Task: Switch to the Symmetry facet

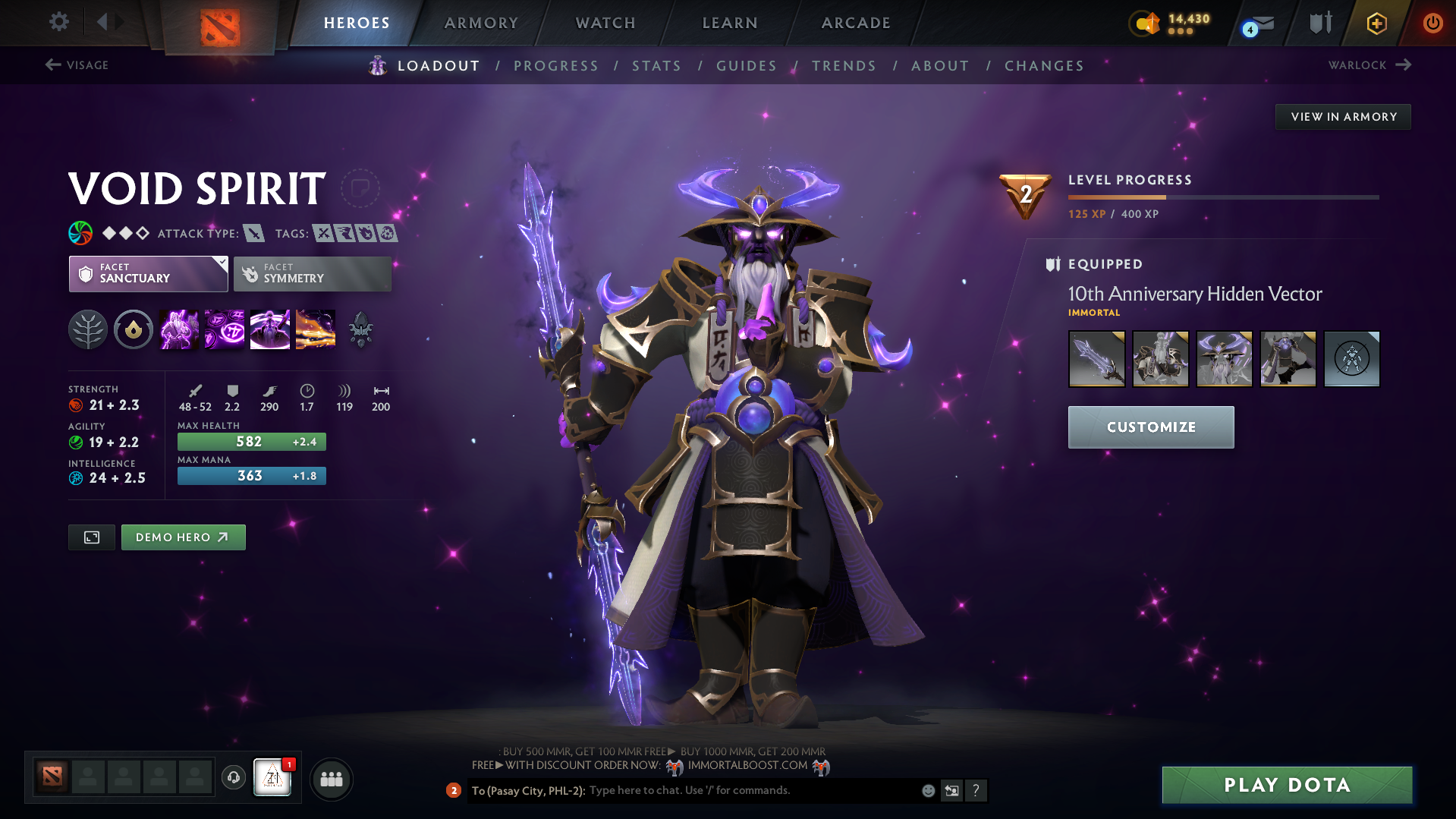Action: (x=312, y=274)
